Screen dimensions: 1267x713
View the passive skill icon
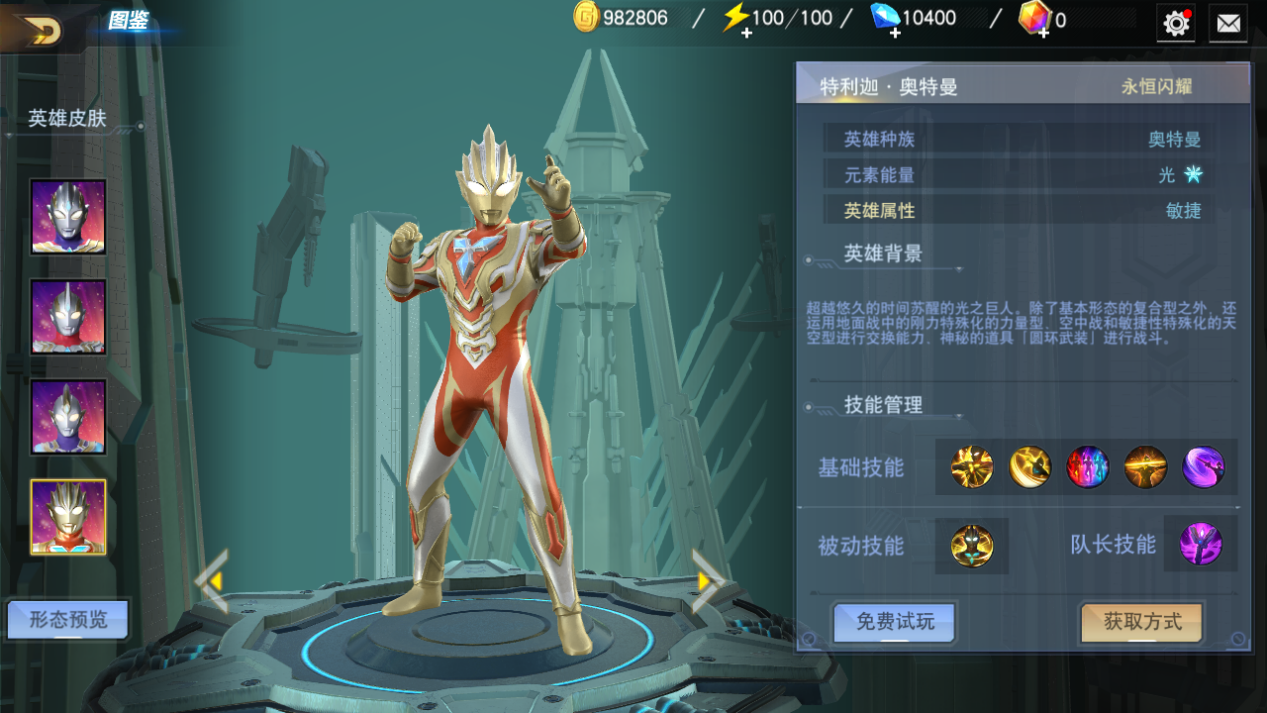(x=972, y=546)
